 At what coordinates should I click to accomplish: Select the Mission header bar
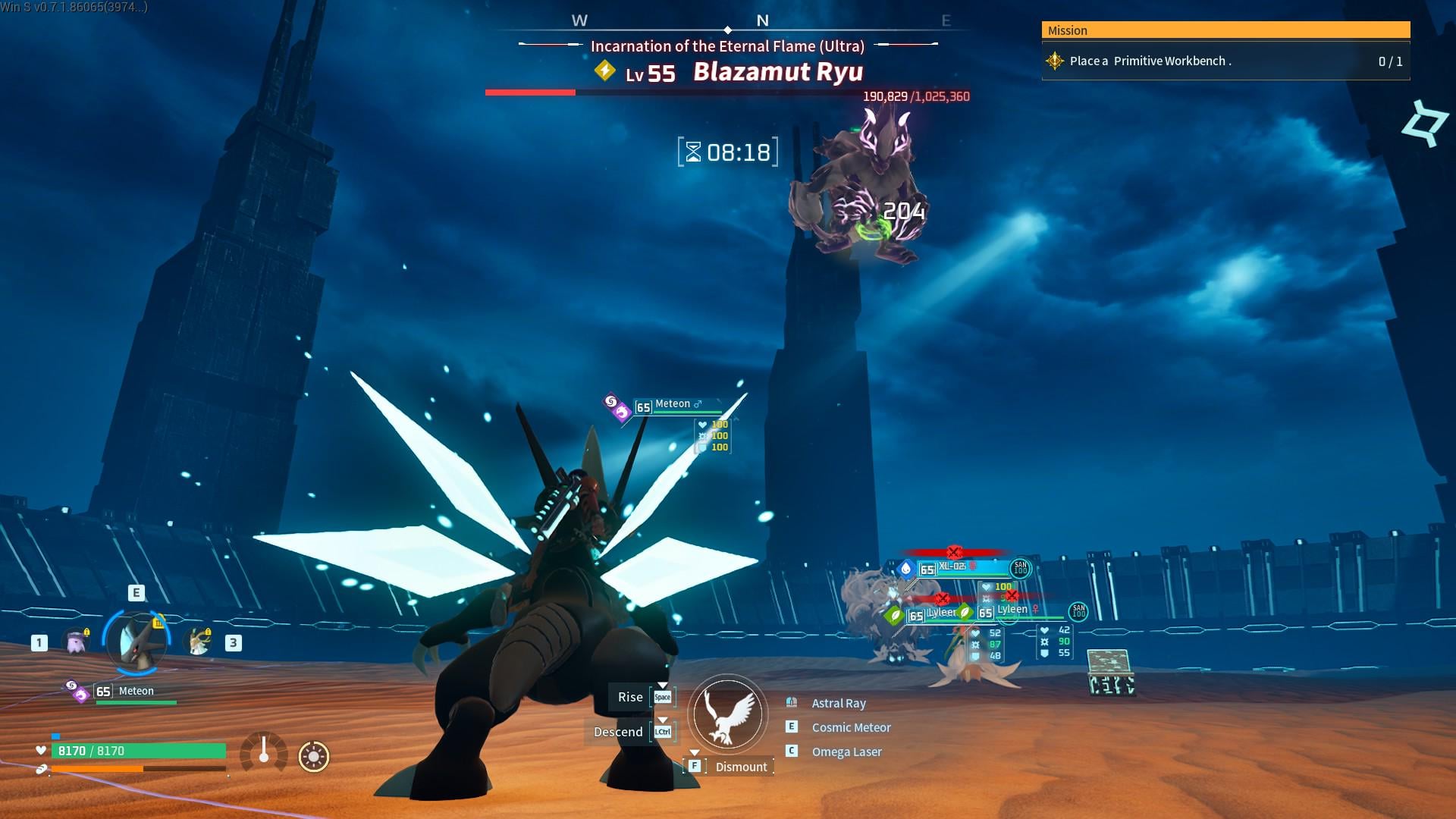click(1225, 30)
